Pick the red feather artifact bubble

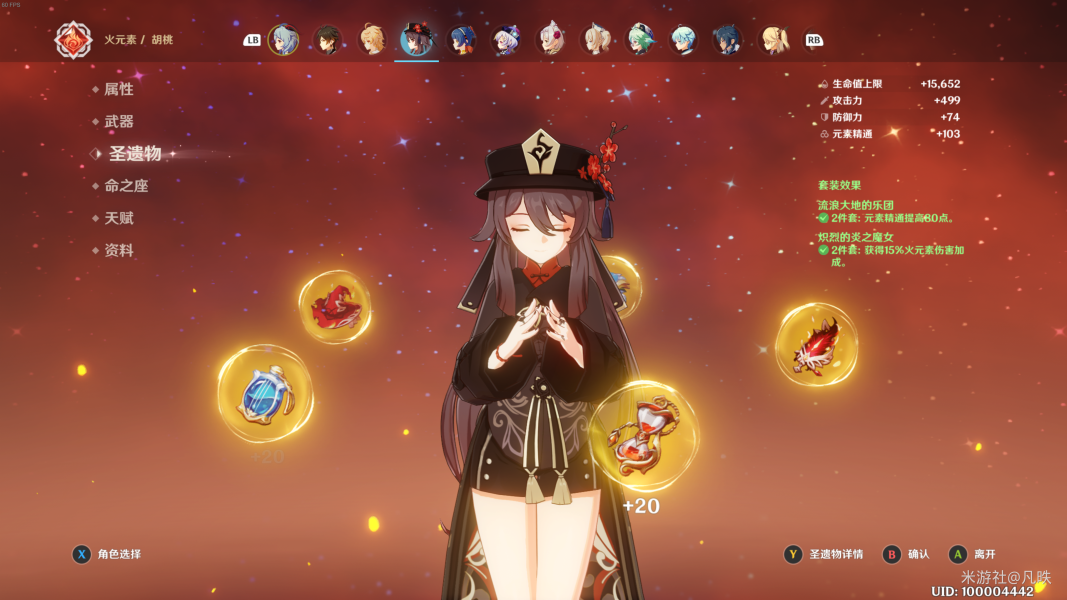click(x=816, y=344)
